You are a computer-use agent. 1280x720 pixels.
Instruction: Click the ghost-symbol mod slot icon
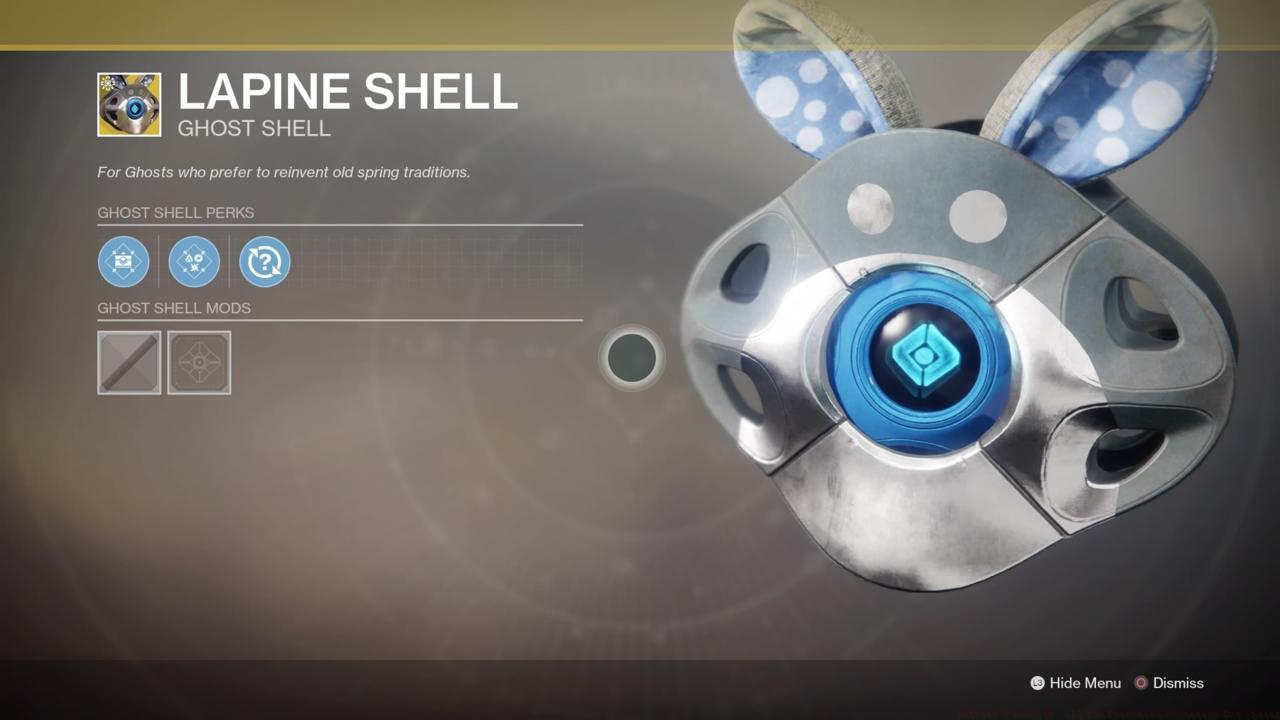199,362
